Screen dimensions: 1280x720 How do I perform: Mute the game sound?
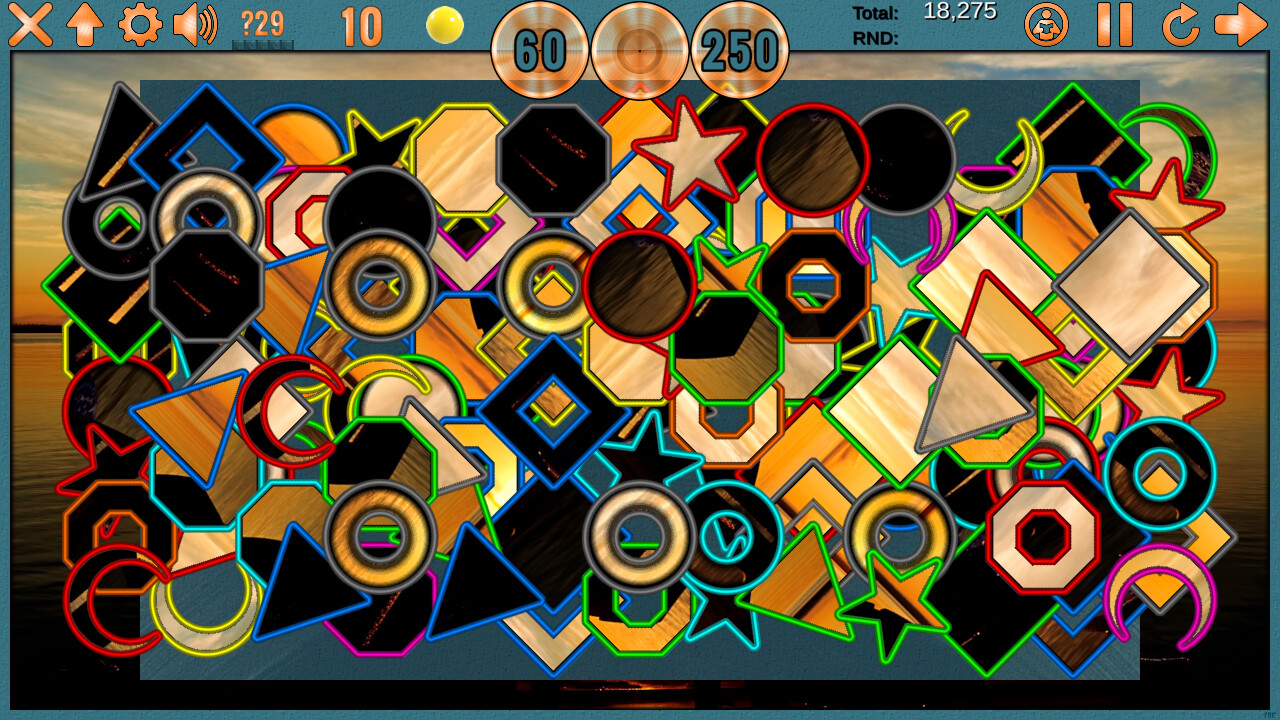pyautogui.click(x=192, y=25)
